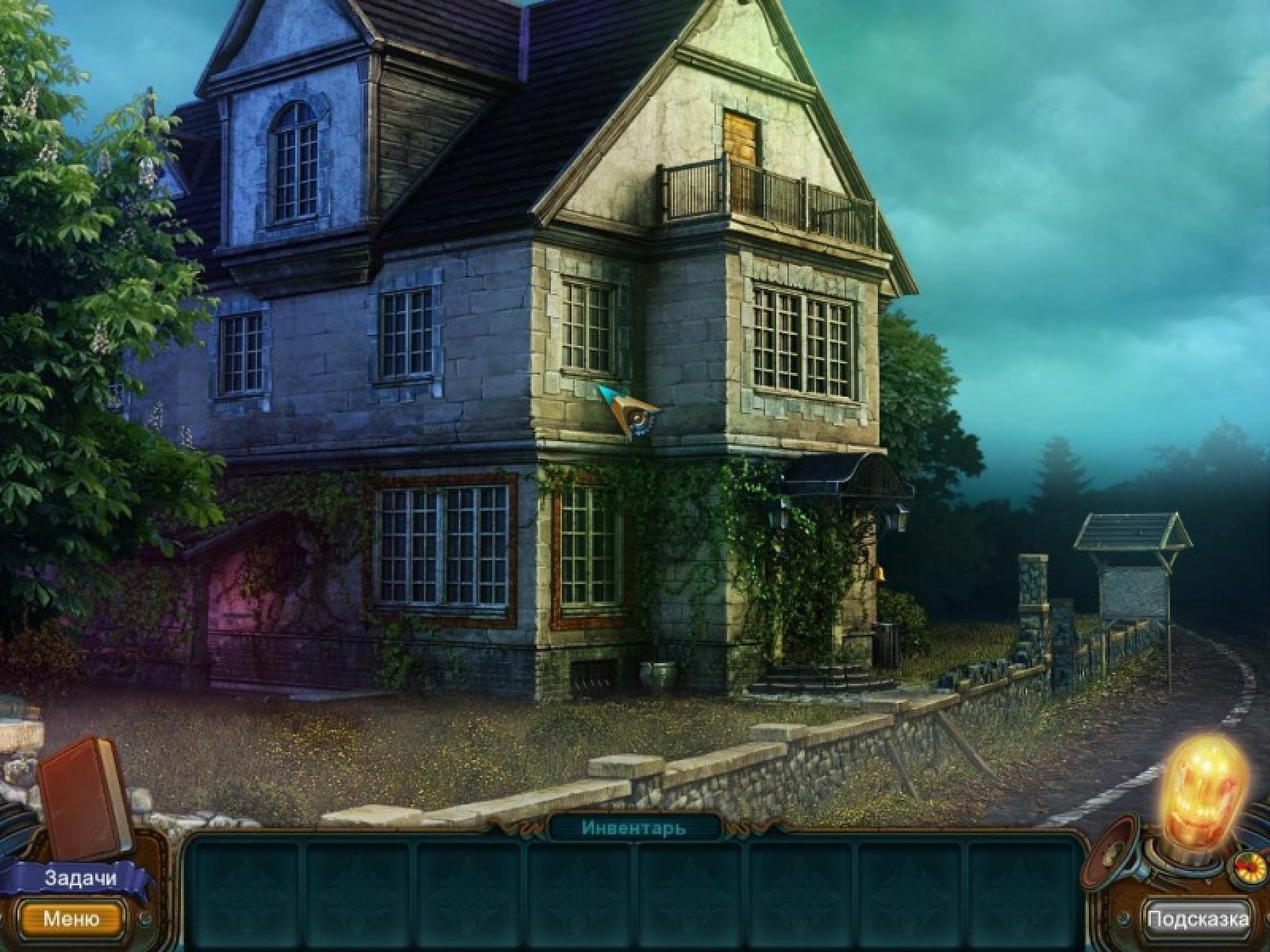
Task: Click the Подсказка hint button
Action: (1198, 919)
